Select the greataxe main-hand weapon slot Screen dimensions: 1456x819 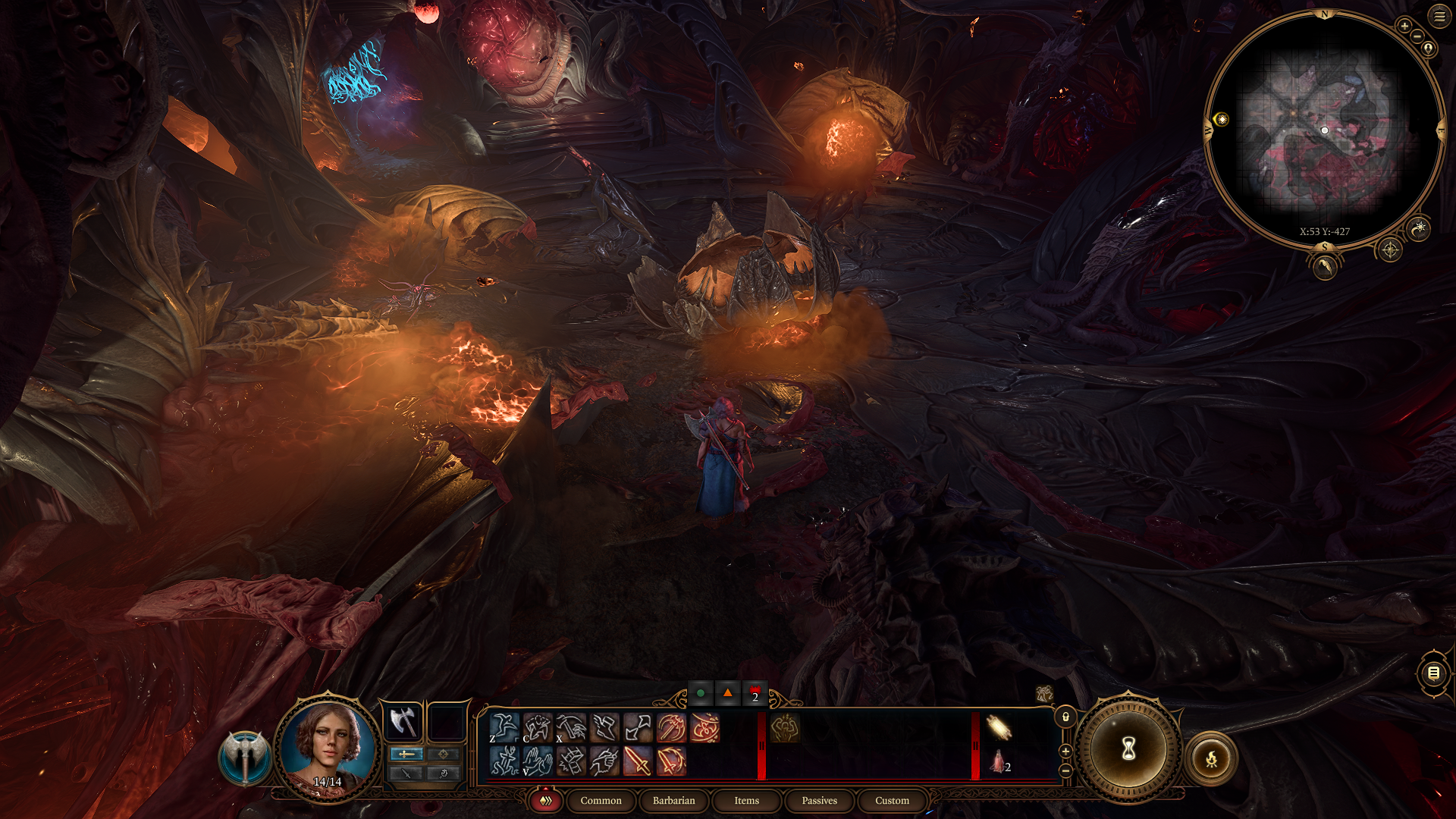click(403, 721)
